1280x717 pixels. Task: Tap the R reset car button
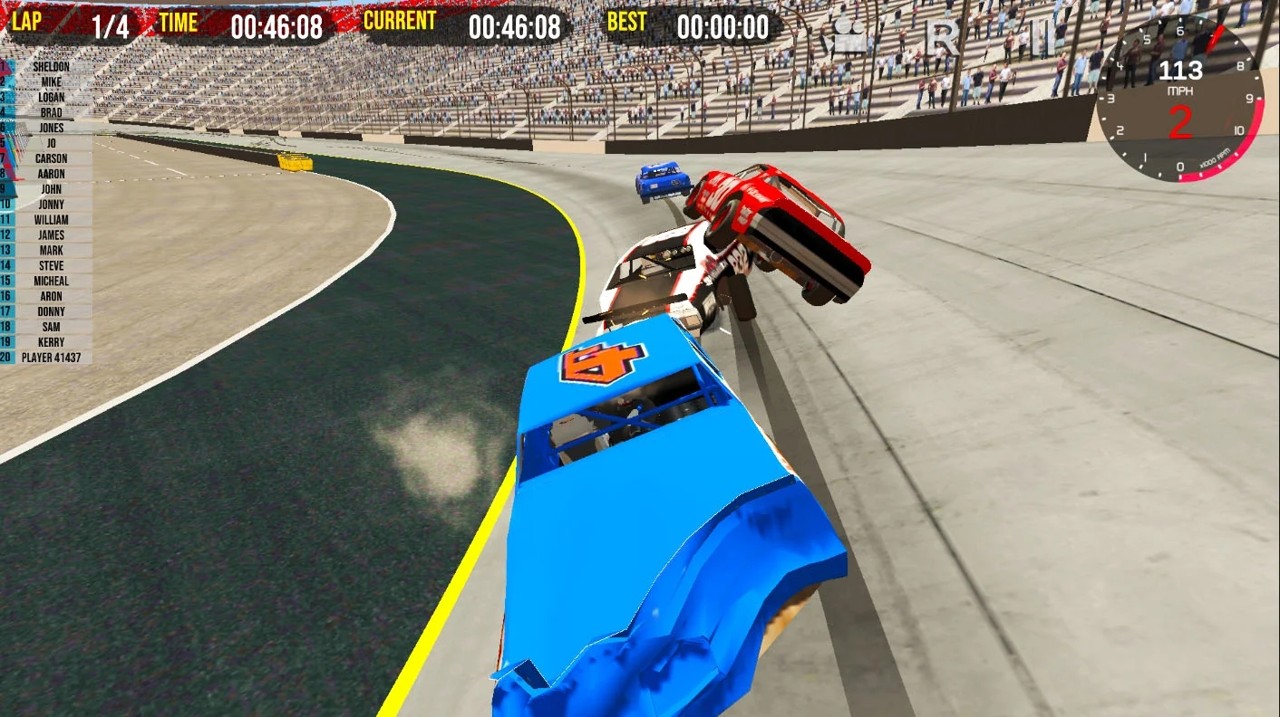coord(942,38)
